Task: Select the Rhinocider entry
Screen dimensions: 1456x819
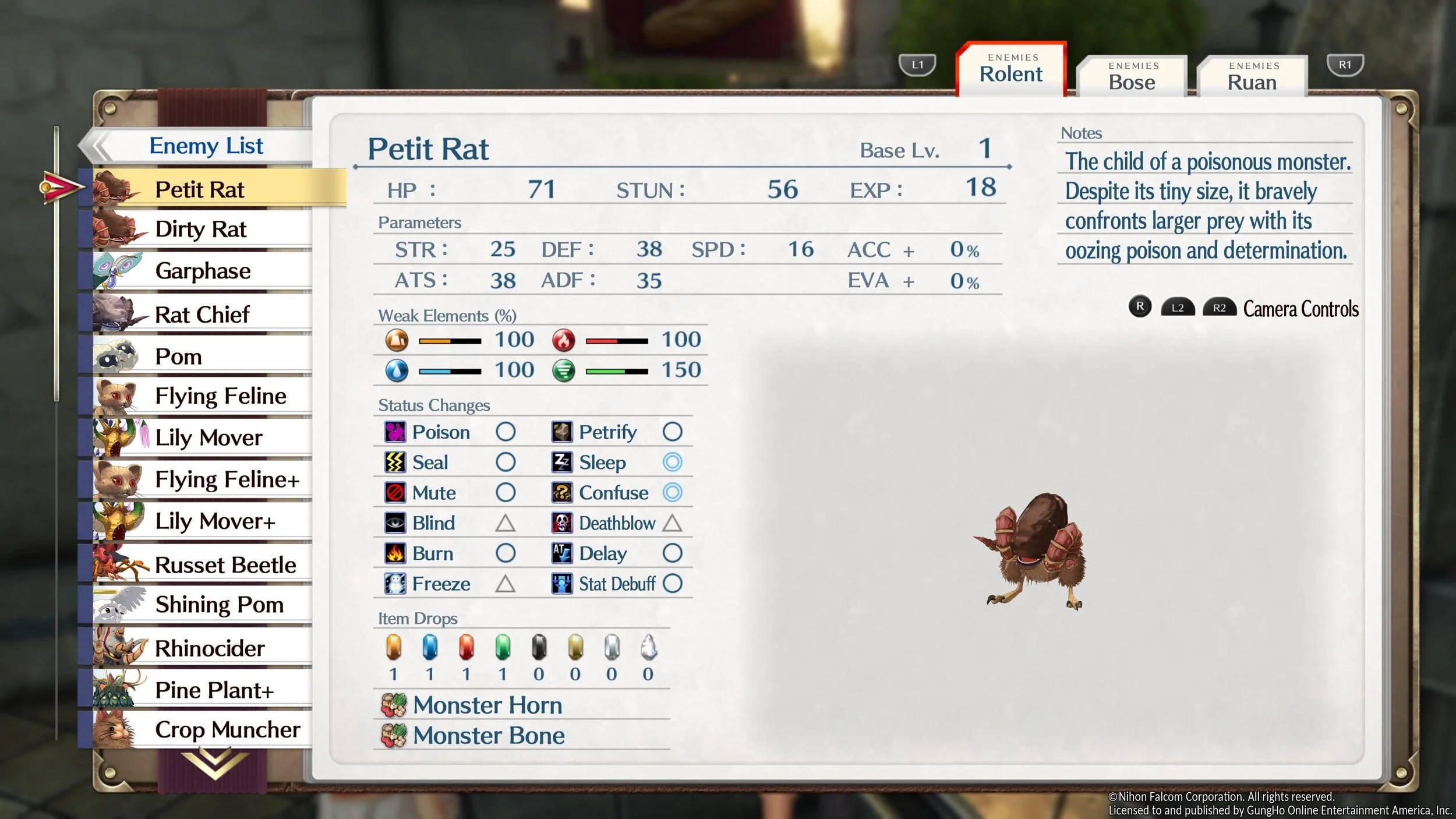Action: click(210, 648)
